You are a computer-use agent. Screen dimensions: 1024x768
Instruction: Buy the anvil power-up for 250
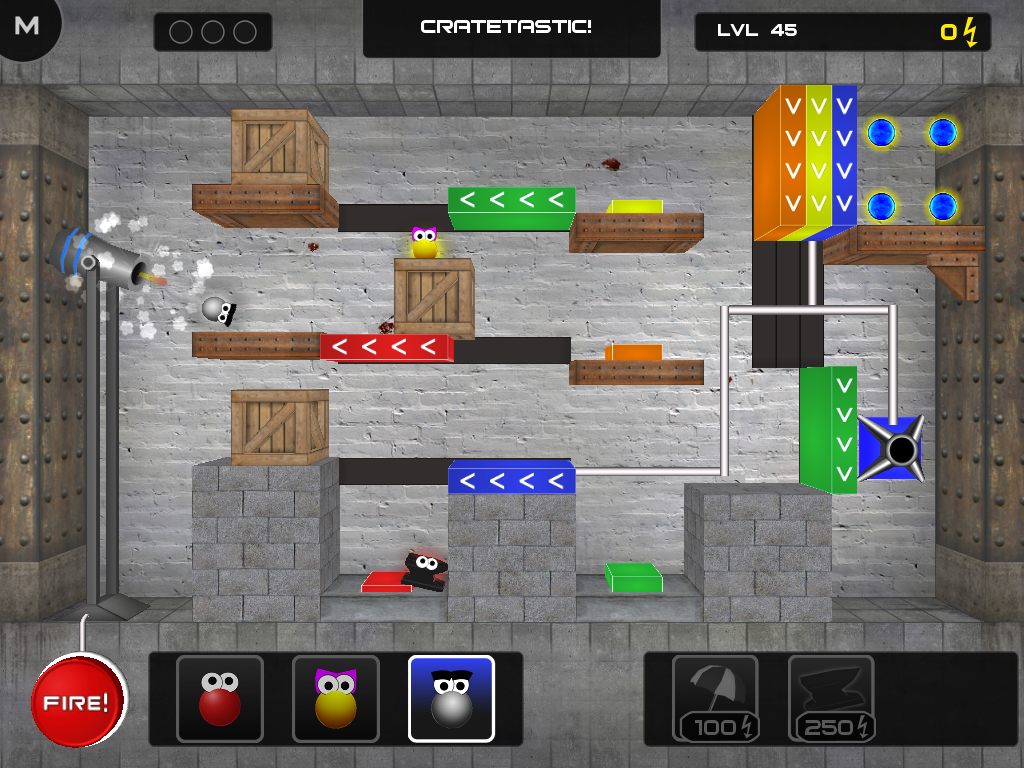831,698
